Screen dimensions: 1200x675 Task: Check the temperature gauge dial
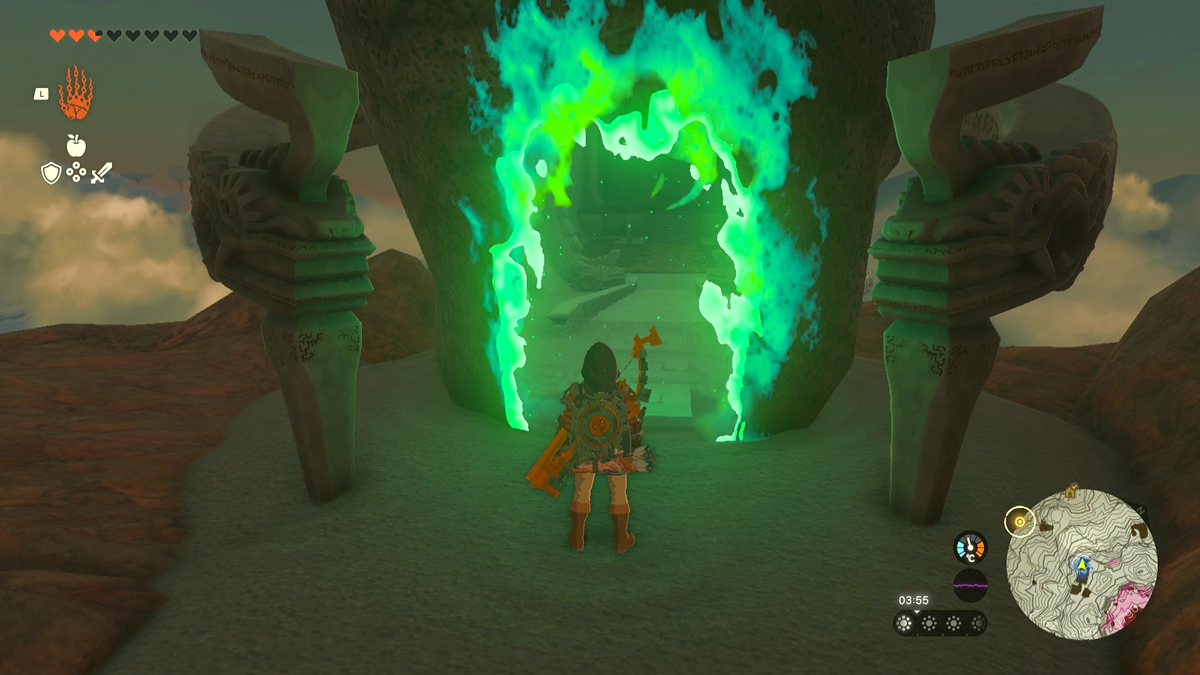[x=970, y=546]
